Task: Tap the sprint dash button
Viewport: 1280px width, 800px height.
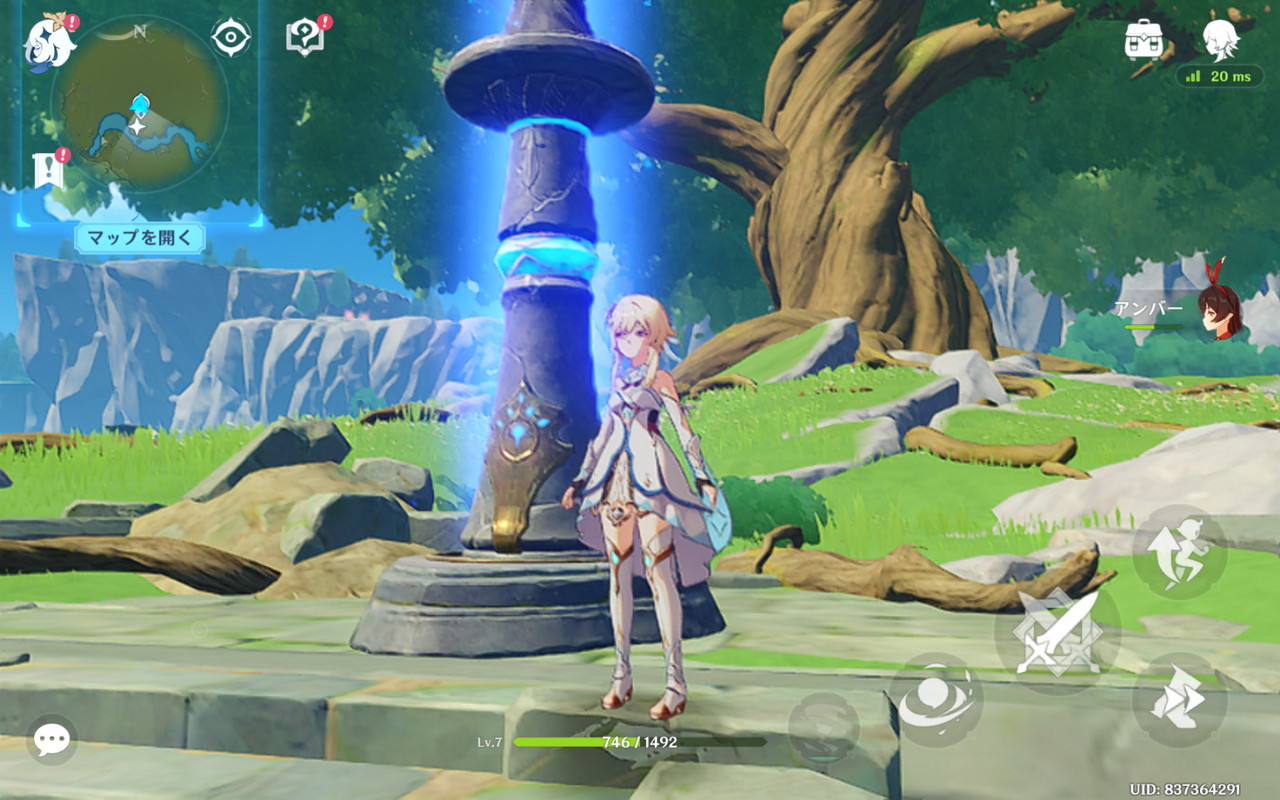Action: click(1179, 700)
